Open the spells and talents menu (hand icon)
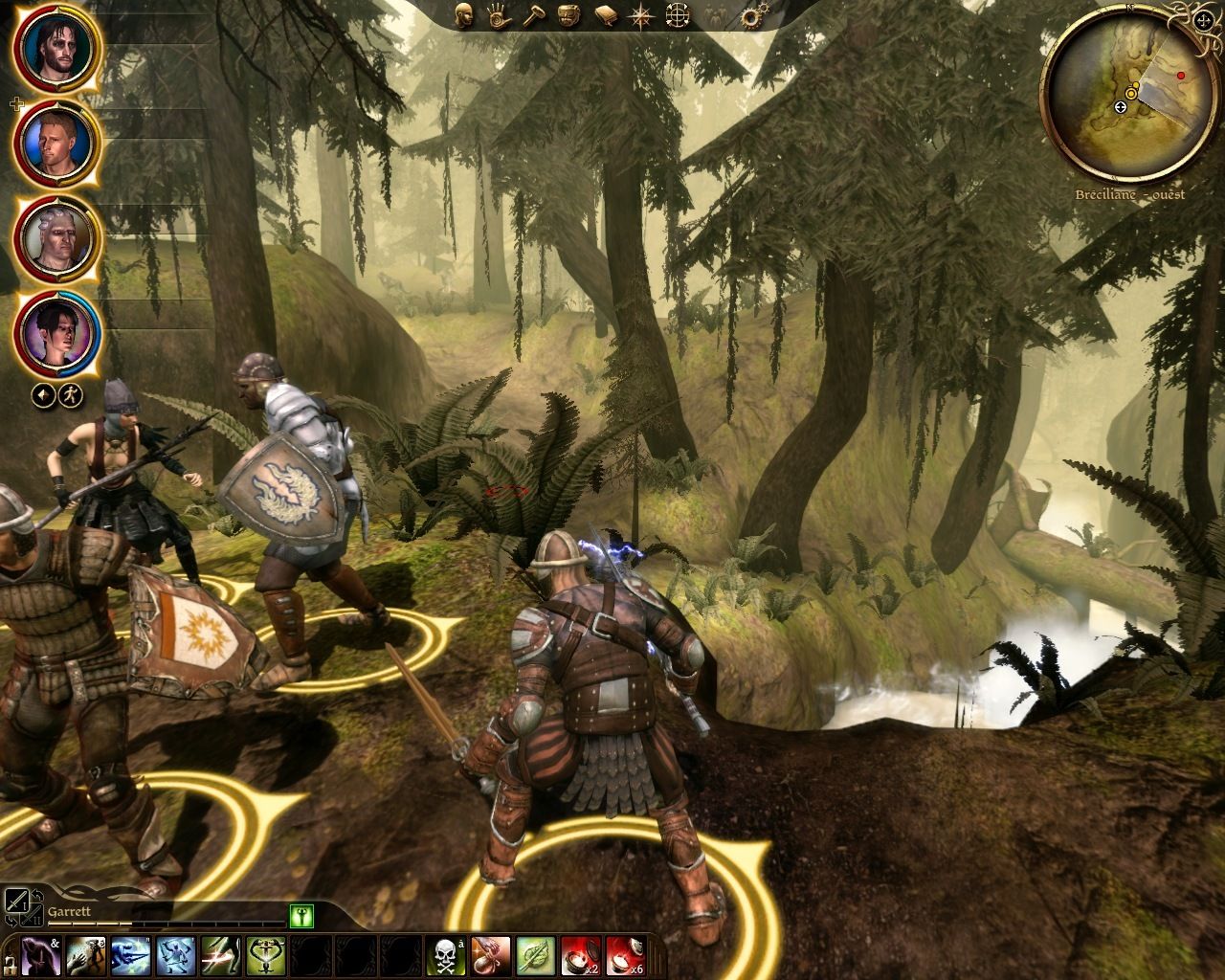 point(501,16)
